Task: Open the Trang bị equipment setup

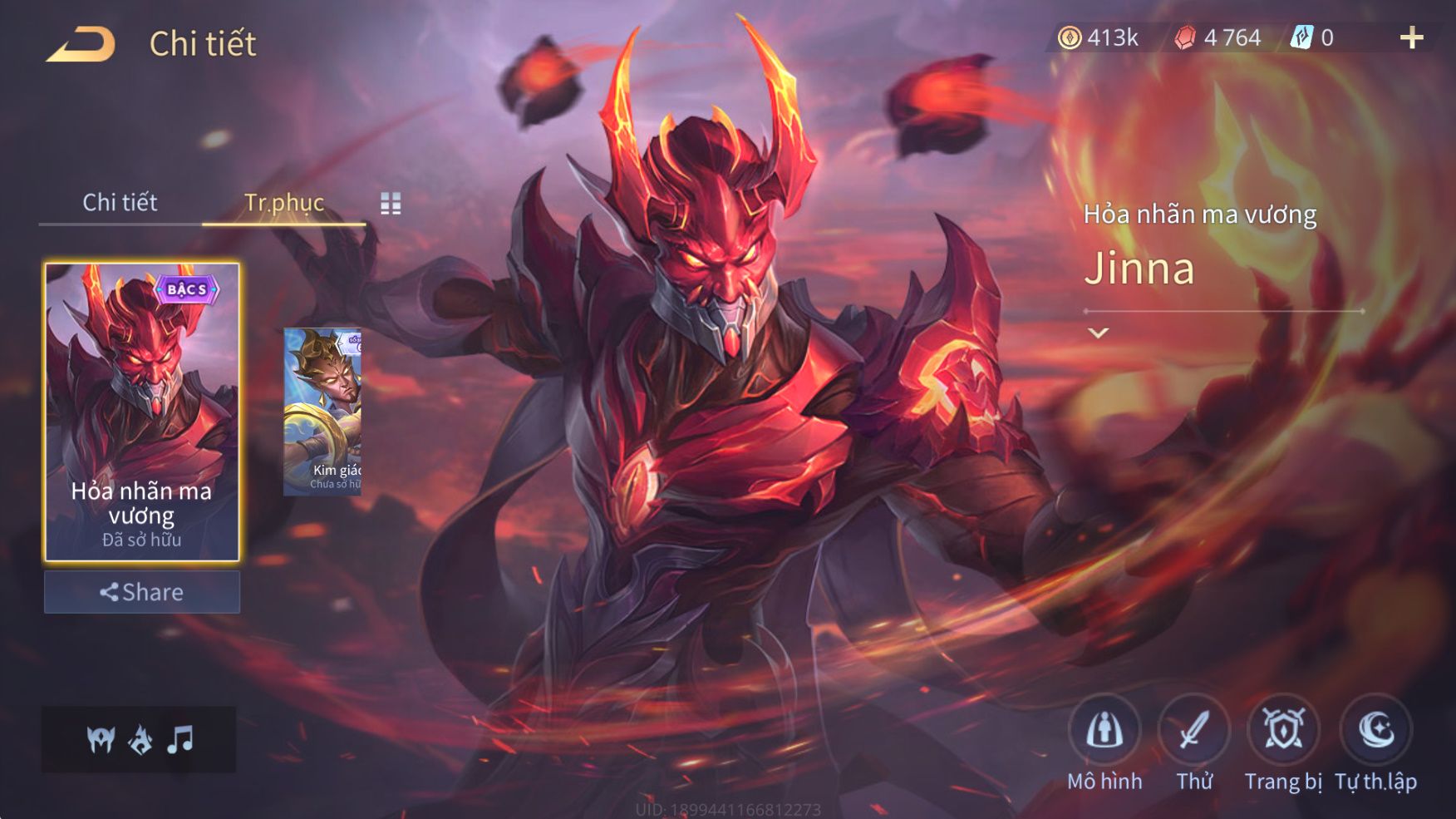Action: click(1283, 732)
